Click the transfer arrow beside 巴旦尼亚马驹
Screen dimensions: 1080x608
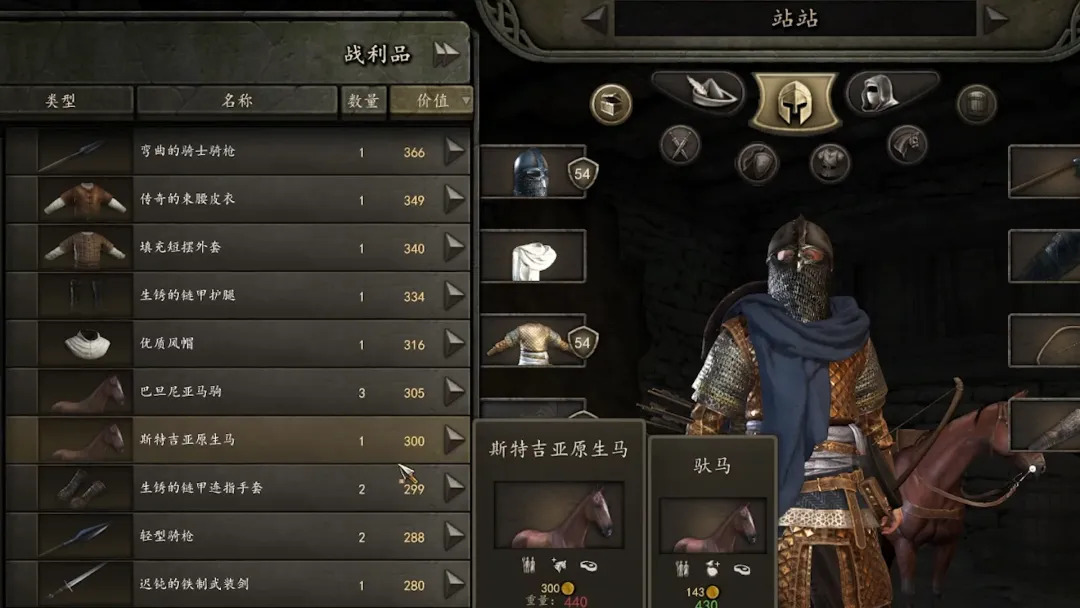coord(455,392)
